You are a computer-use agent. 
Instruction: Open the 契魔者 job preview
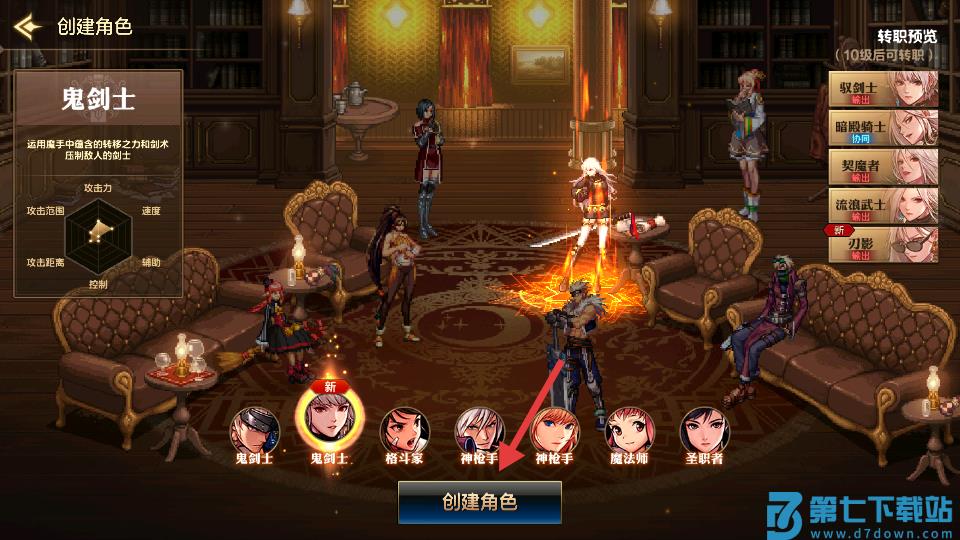point(884,167)
